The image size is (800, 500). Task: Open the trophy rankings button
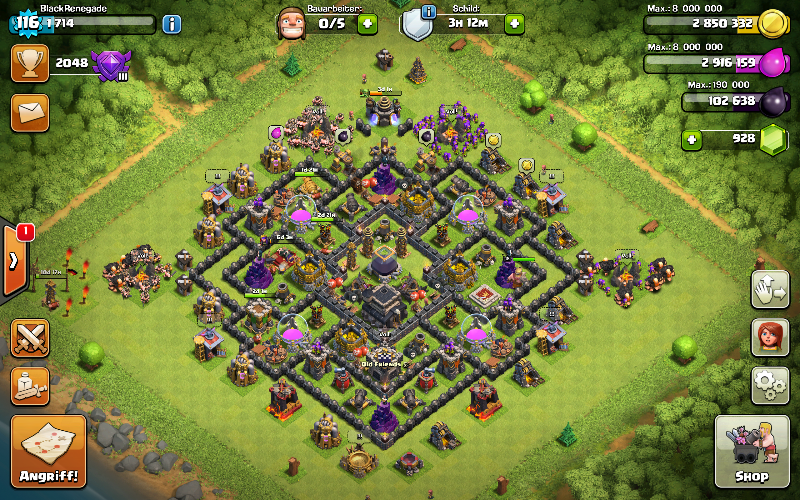(x=30, y=63)
